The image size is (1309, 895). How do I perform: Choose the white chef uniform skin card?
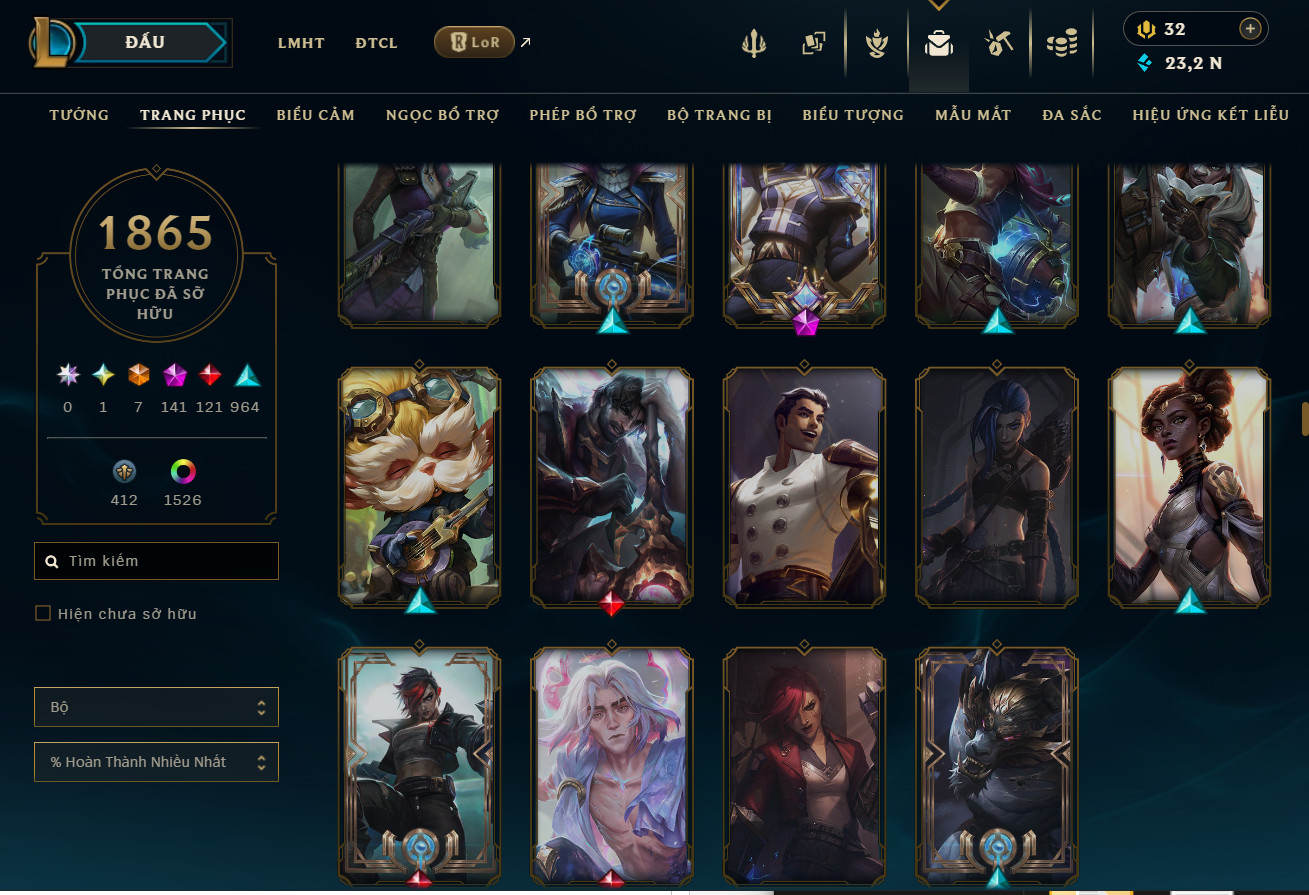coord(805,485)
